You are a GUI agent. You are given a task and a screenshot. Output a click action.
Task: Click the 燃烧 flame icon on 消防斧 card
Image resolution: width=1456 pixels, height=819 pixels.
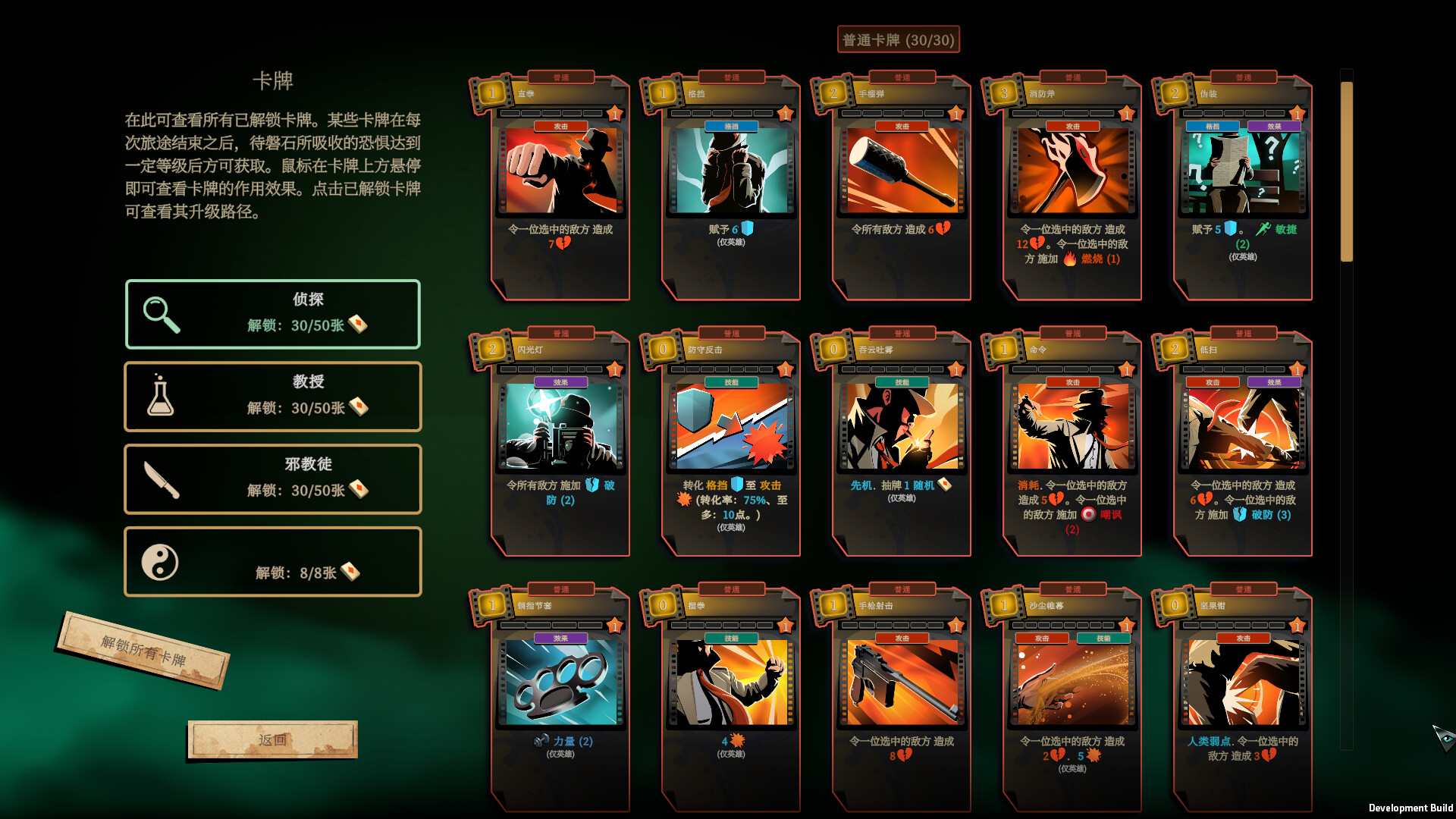point(1068,259)
